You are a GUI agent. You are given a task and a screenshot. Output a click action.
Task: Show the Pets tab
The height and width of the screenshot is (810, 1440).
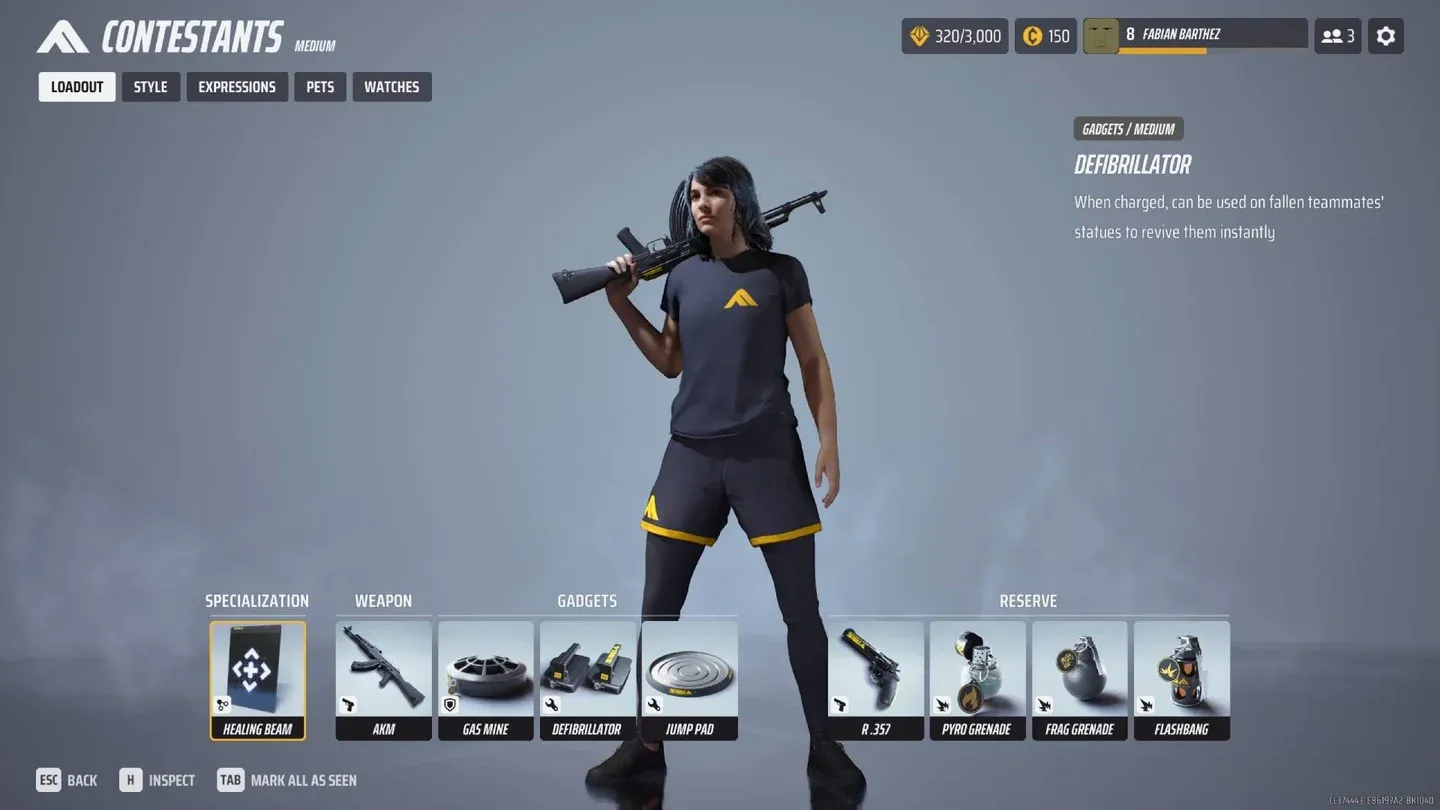tap(320, 87)
